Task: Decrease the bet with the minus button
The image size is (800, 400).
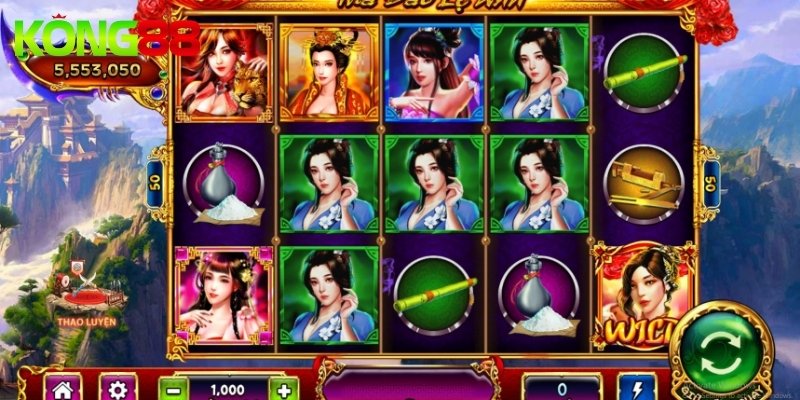Action: tap(173, 390)
